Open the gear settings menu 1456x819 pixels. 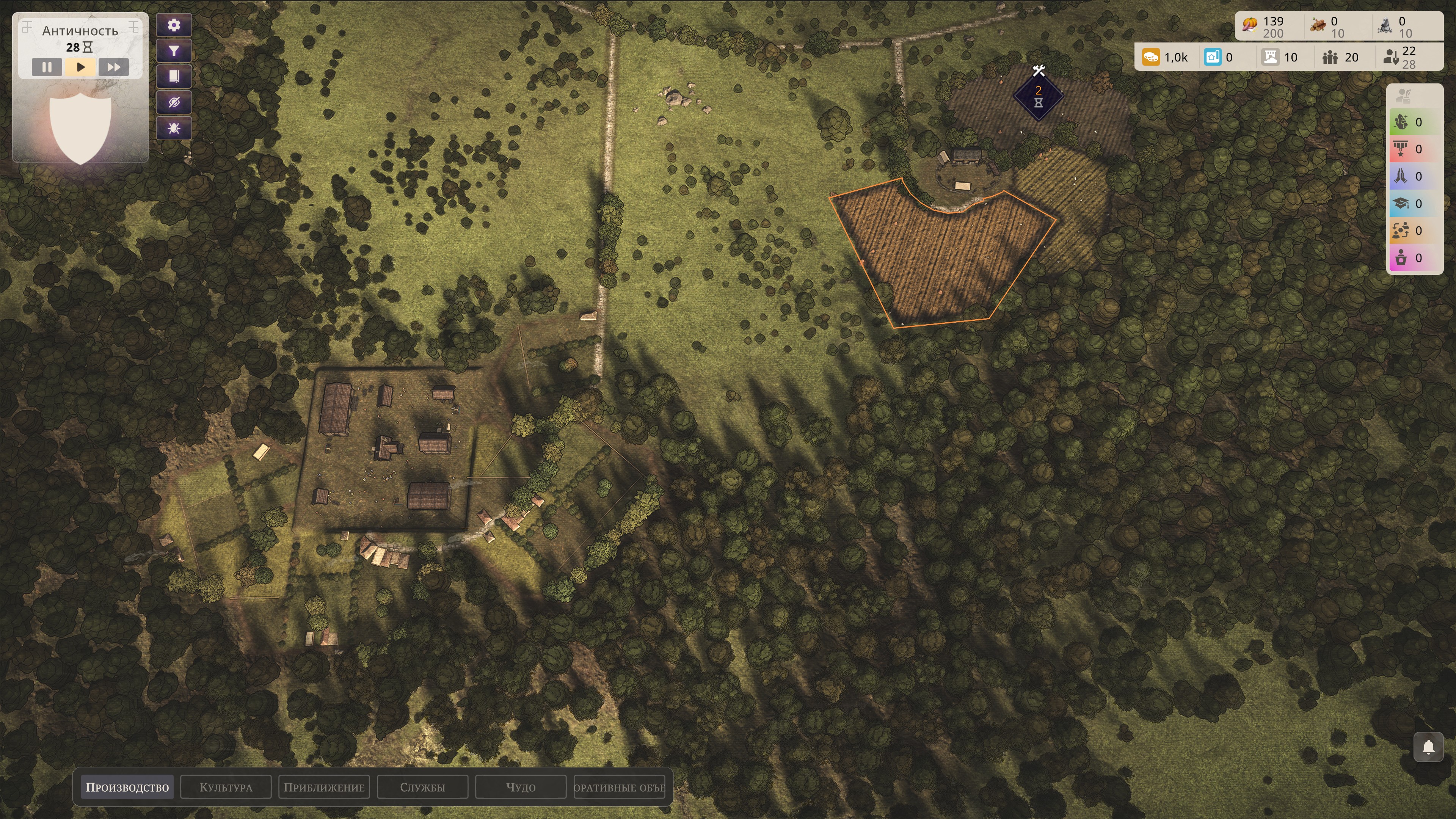click(x=174, y=25)
